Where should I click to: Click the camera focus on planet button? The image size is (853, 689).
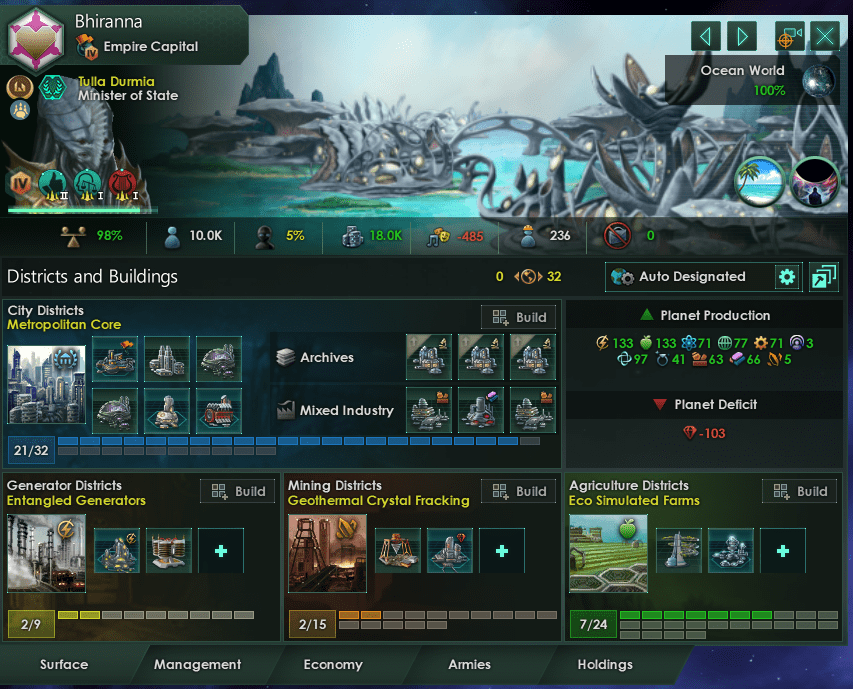tap(790, 37)
